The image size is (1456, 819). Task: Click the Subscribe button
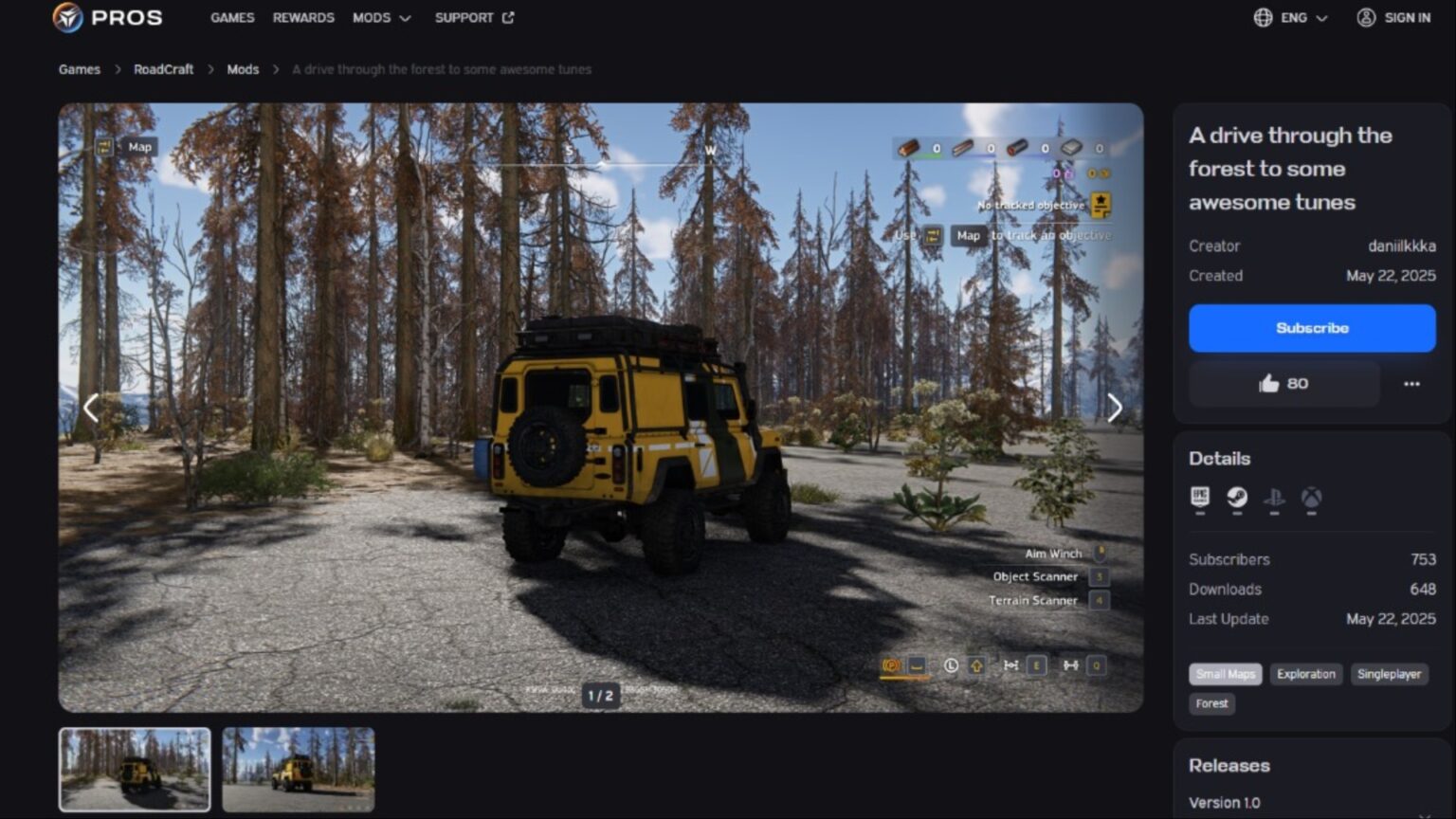tap(1312, 327)
